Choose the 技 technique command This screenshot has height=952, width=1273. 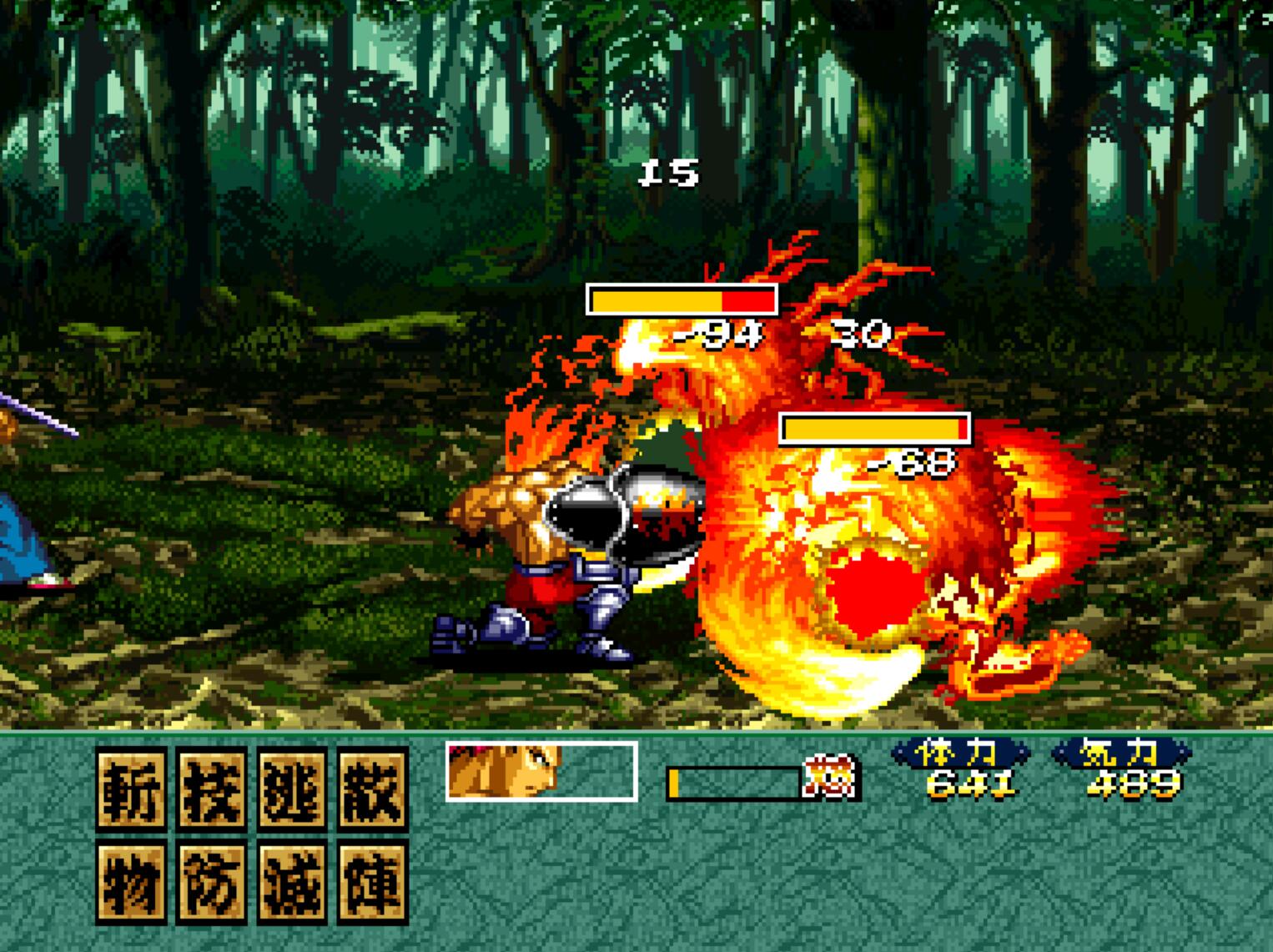tap(212, 788)
